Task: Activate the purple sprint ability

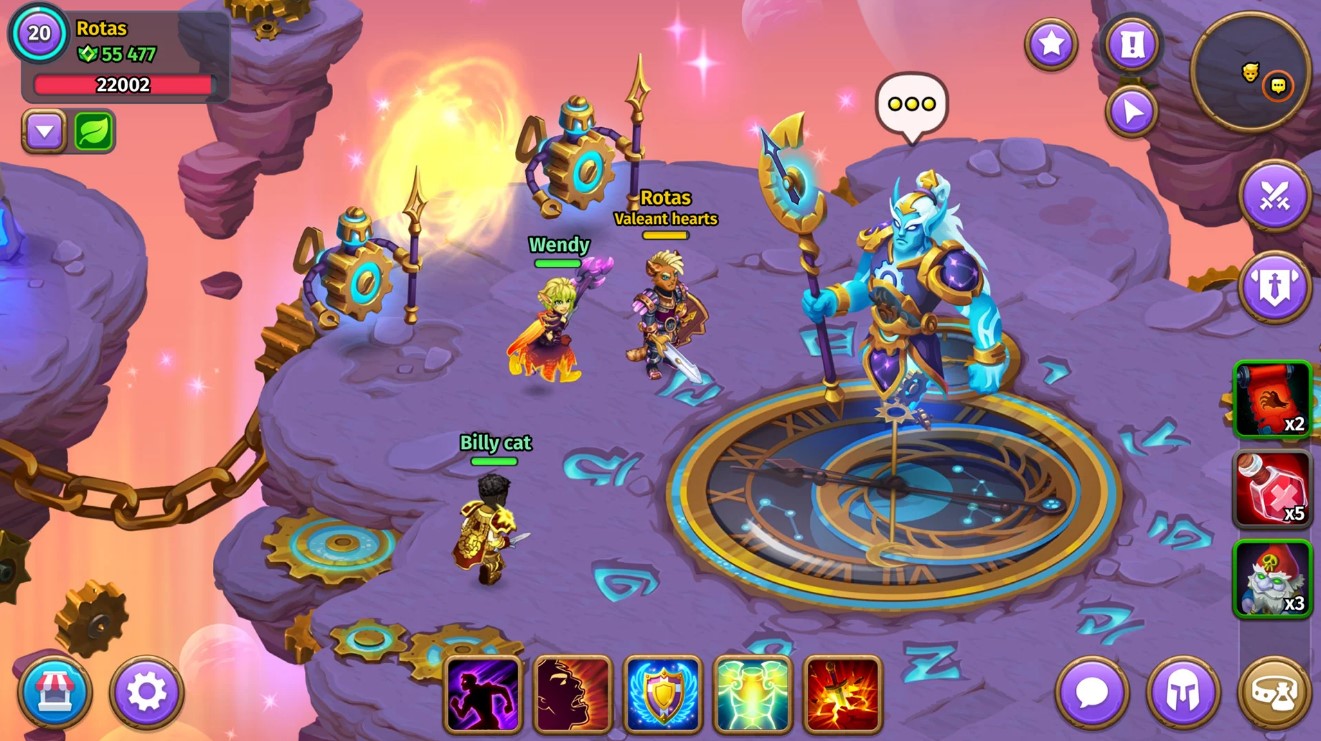Action: [483, 692]
